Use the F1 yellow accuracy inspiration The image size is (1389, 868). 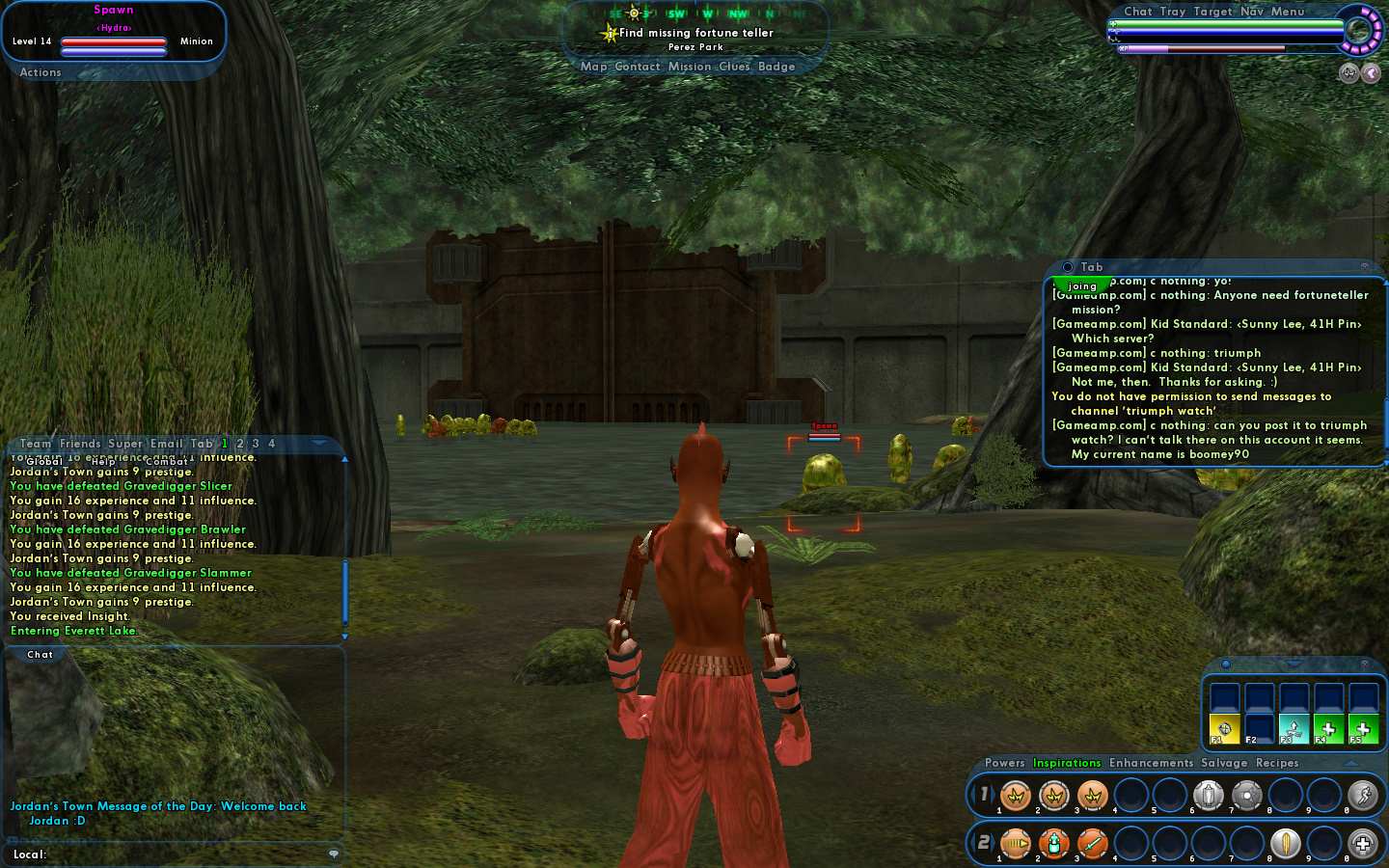[x=1225, y=729]
